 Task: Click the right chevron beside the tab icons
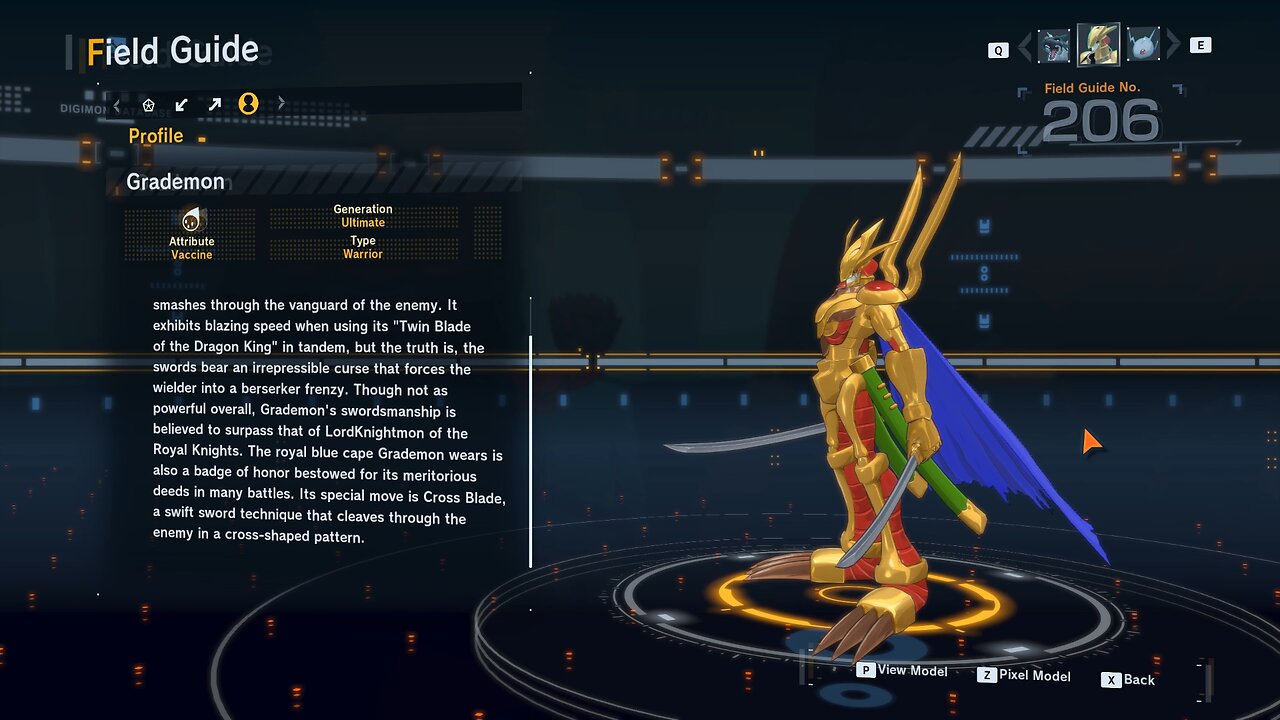pyautogui.click(x=281, y=103)
